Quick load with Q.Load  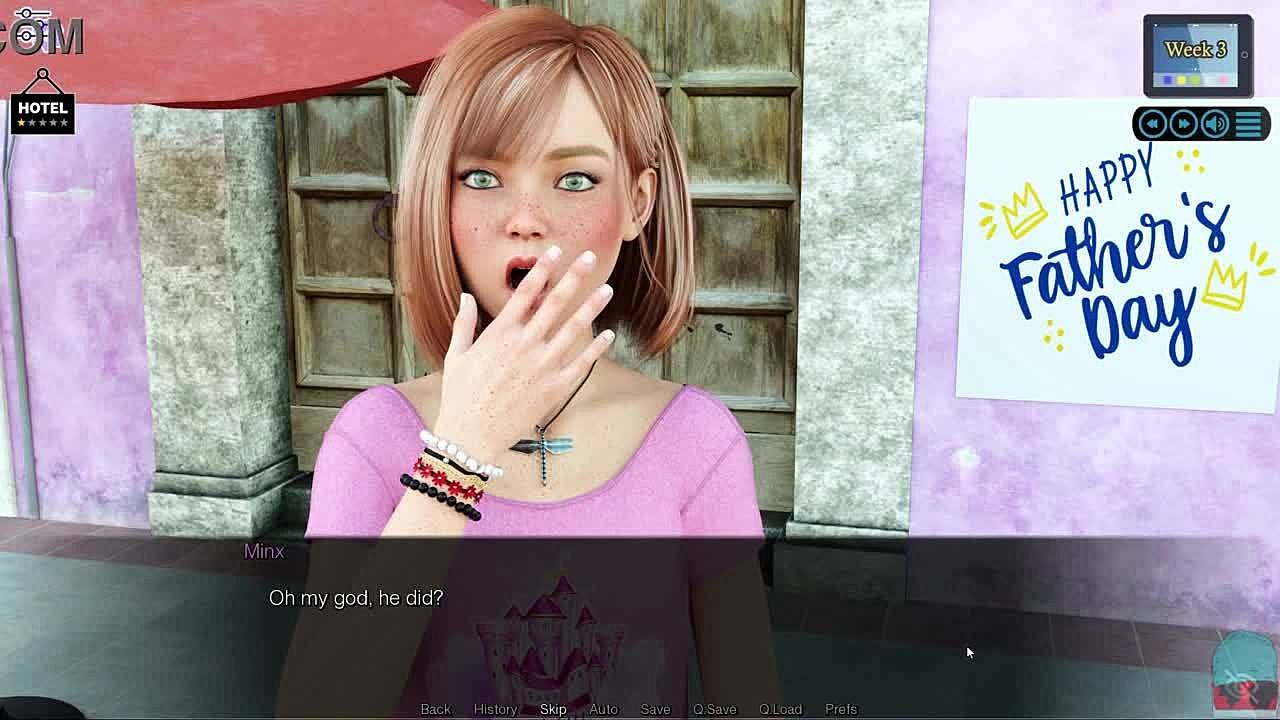pyautogui.click(x=780, y=709)
